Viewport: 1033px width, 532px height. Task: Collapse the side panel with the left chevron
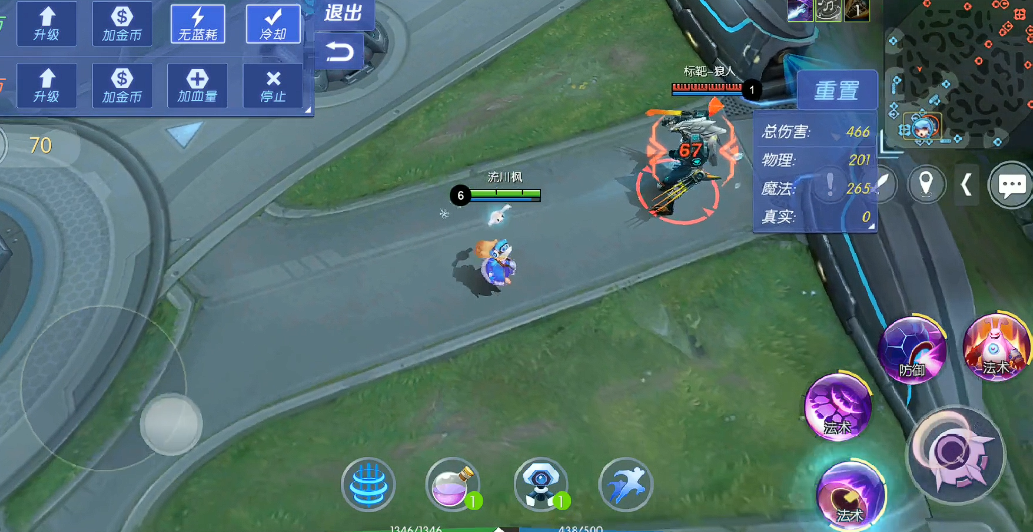pyautogui.click(x=966, y=184)
